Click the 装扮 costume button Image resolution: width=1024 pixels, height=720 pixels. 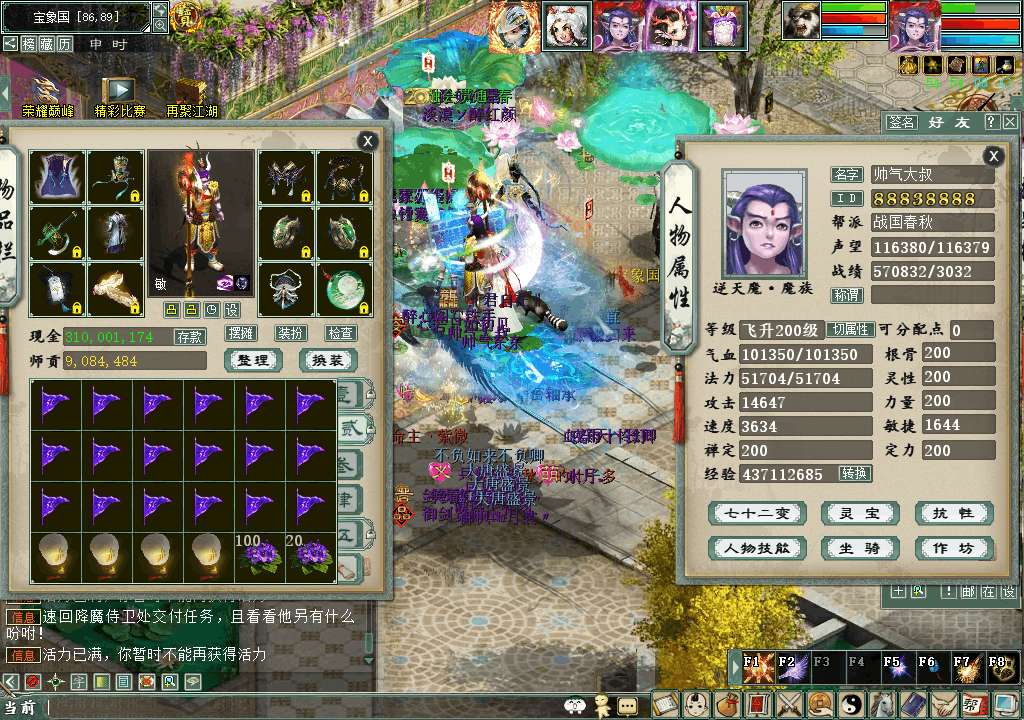[x=291, y=333]
